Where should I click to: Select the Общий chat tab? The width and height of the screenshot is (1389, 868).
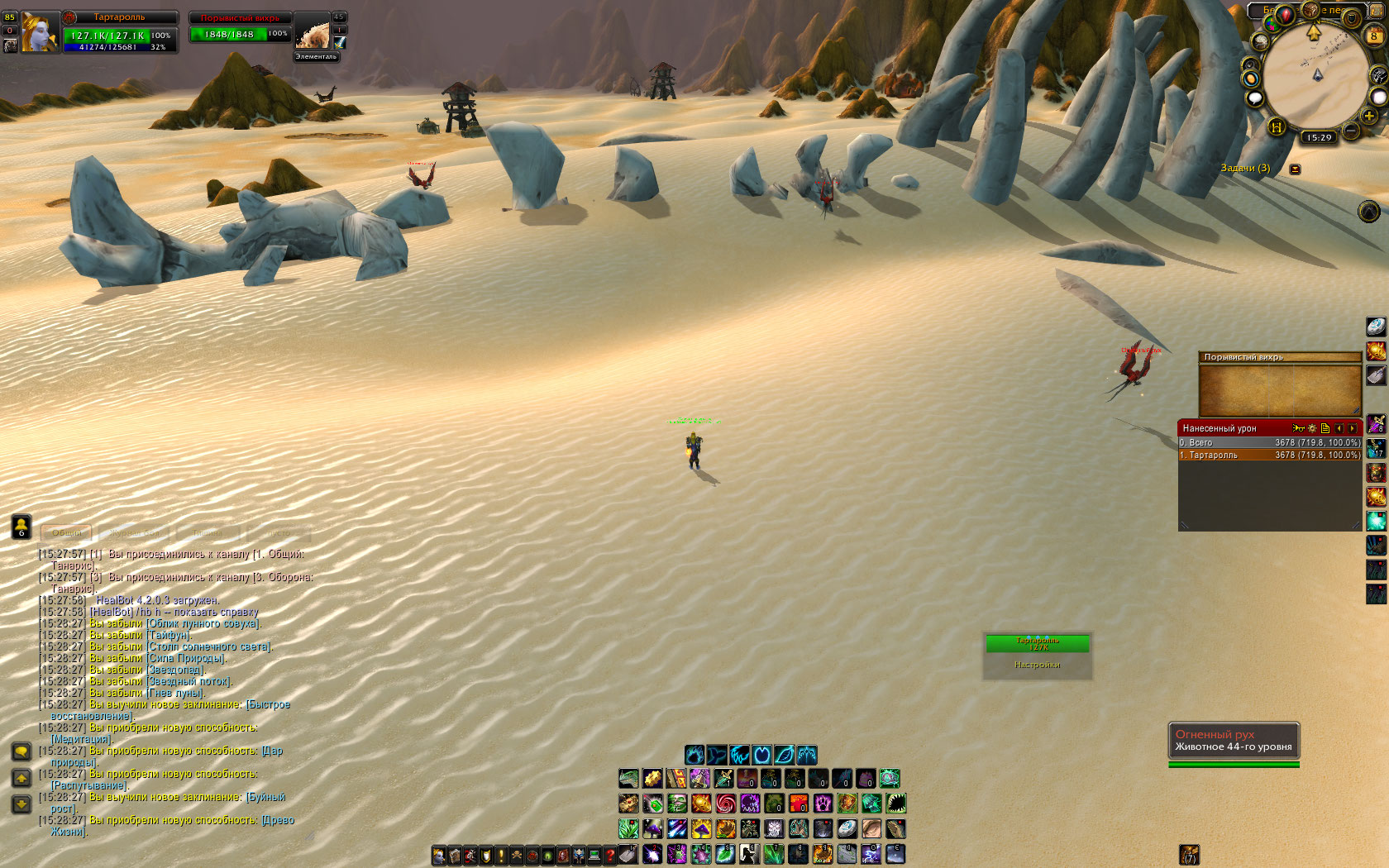(67, 533)
